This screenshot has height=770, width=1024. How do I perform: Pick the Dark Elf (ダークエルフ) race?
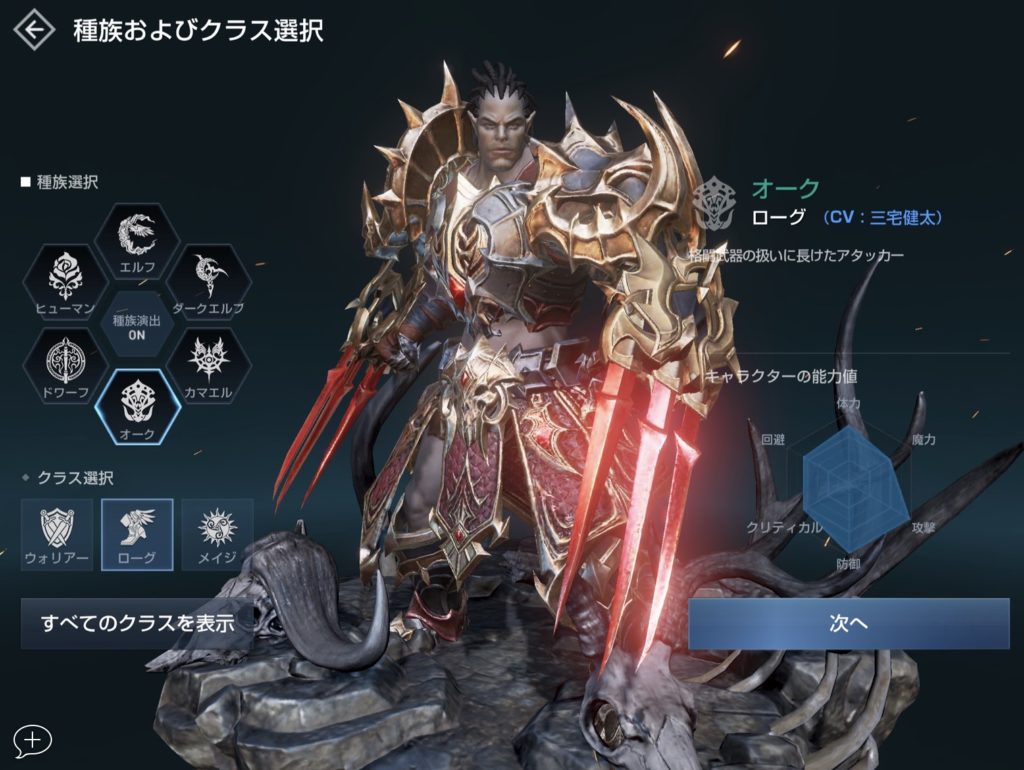(x=208, y=283)
